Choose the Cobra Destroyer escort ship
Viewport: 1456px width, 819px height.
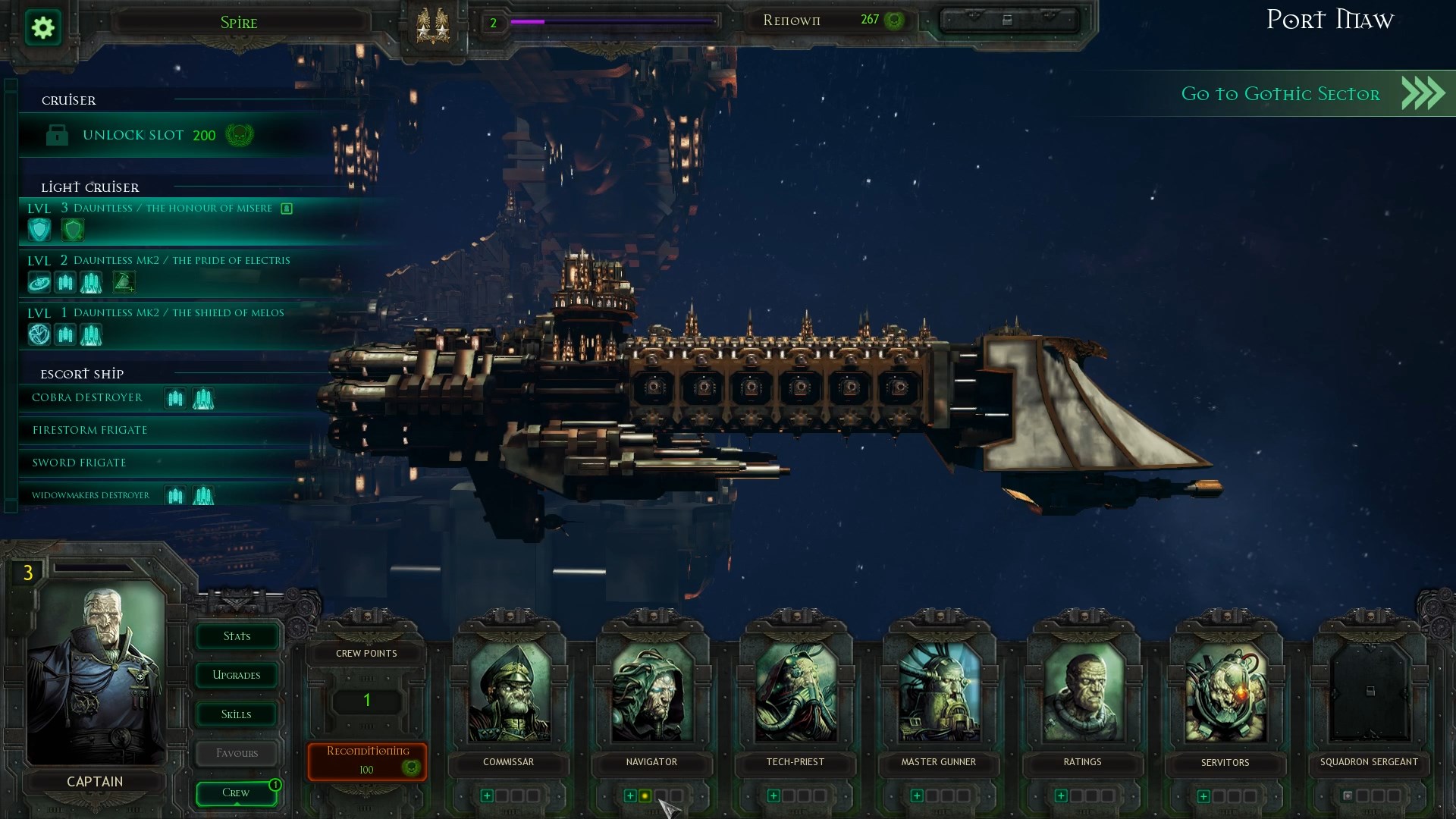click(x=87, y=398)
